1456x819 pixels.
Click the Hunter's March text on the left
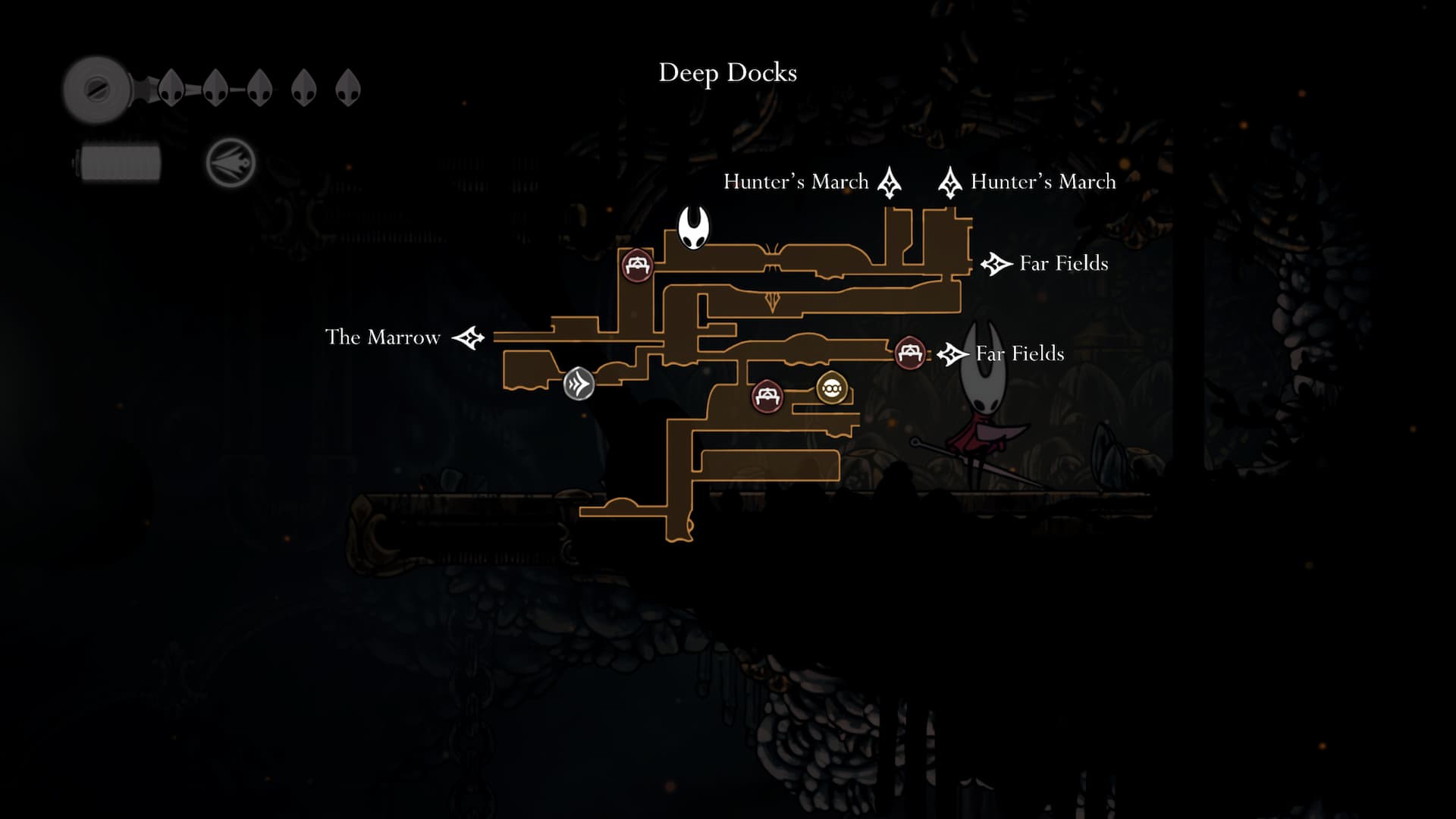(795, 181)
